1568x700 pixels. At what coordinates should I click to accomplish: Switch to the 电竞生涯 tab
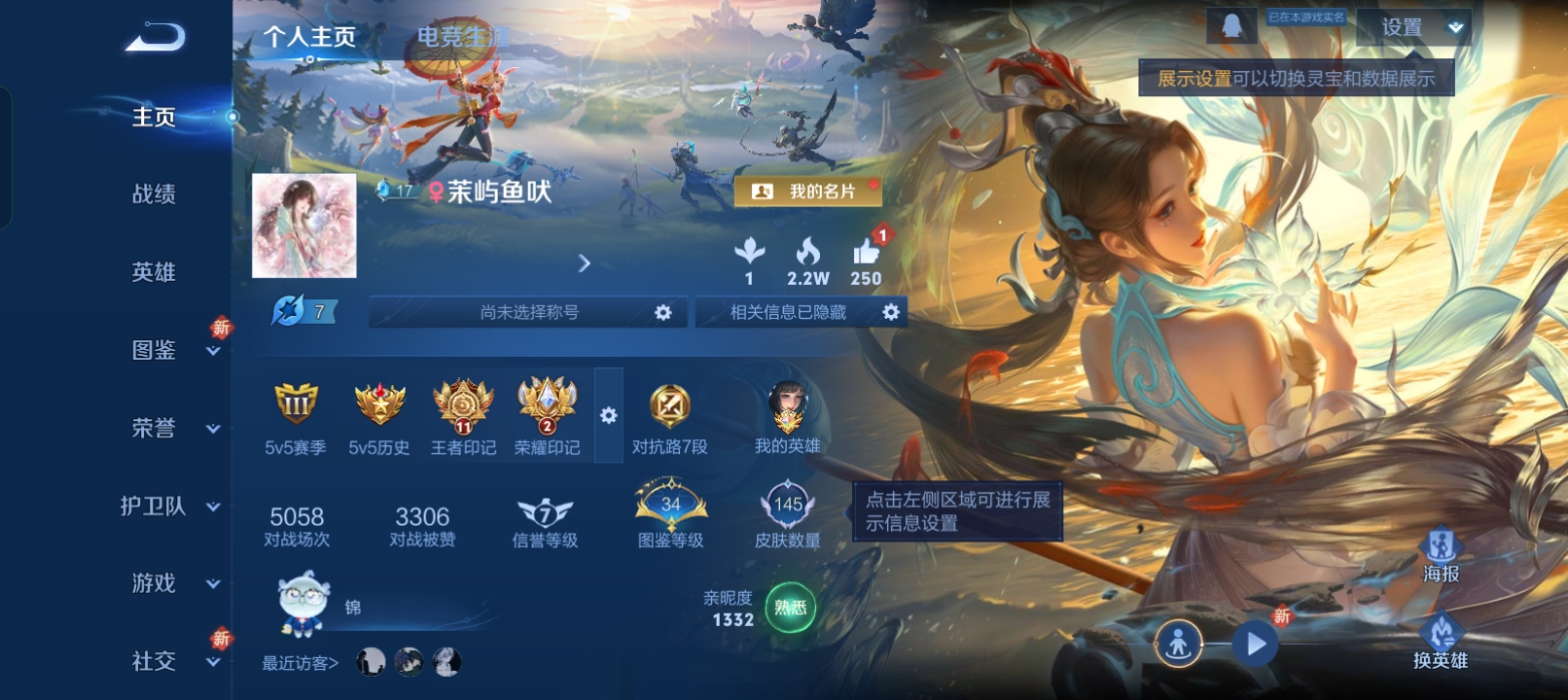[x=465, y=36]
